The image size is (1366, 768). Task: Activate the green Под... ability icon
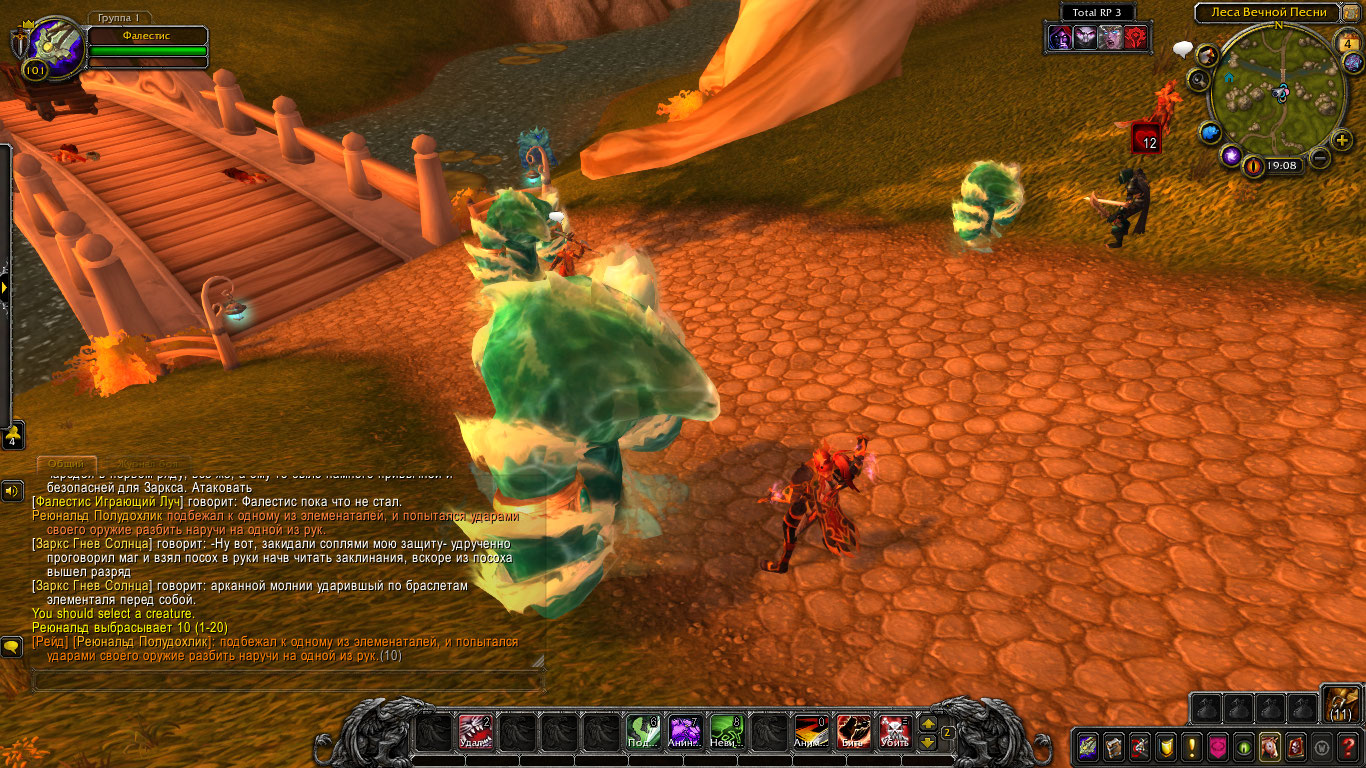[x=642, y=733]
